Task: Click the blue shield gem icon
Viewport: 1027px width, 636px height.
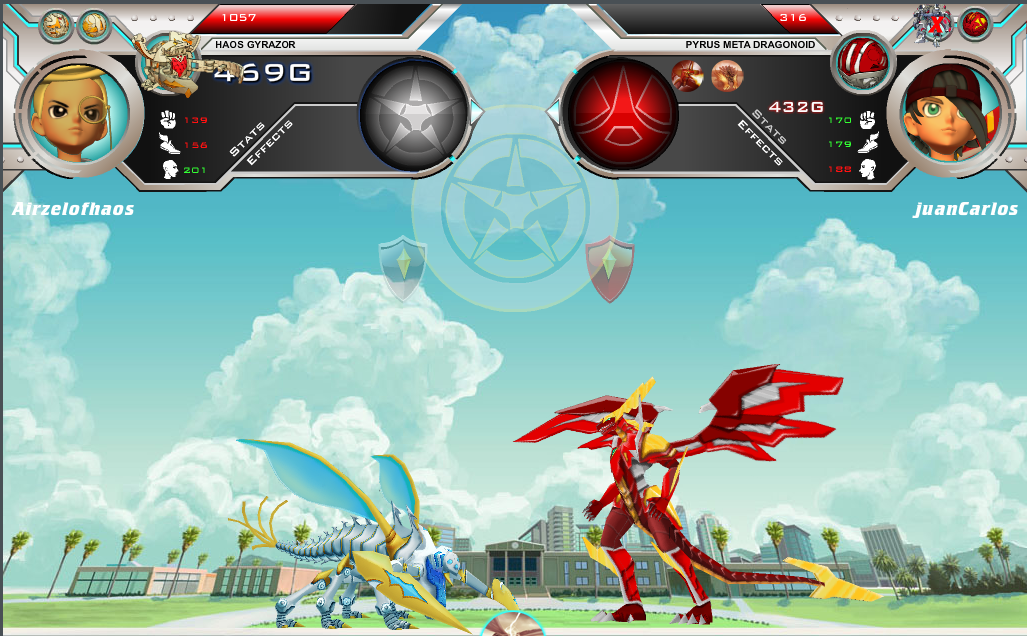Action: click(403, 268)
